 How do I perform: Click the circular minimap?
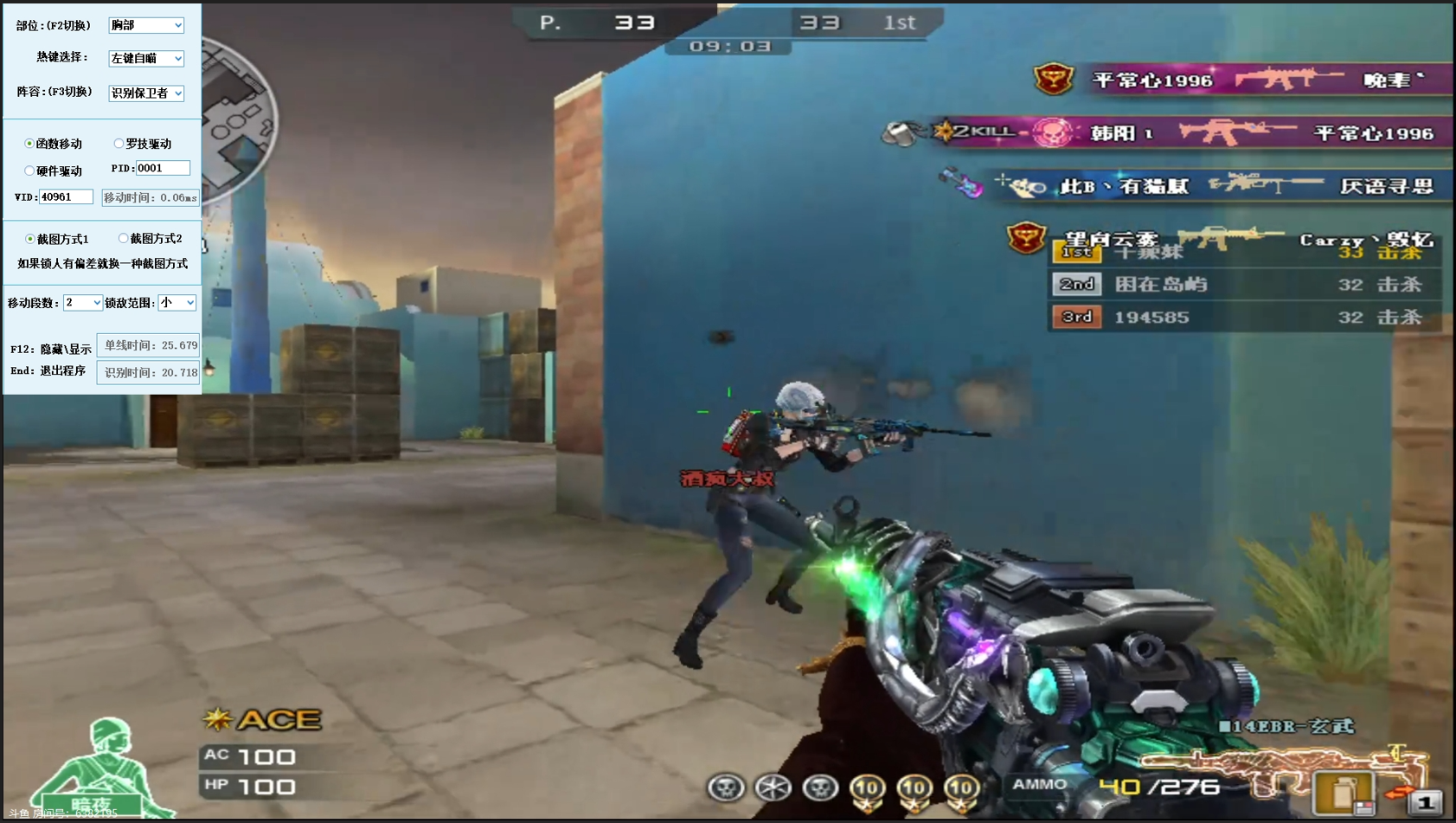coord(239,121)
